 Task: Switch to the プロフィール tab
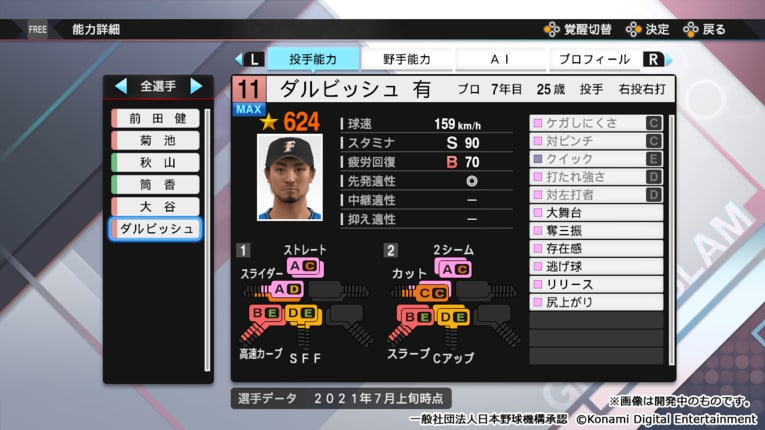(x=593, y=59)
